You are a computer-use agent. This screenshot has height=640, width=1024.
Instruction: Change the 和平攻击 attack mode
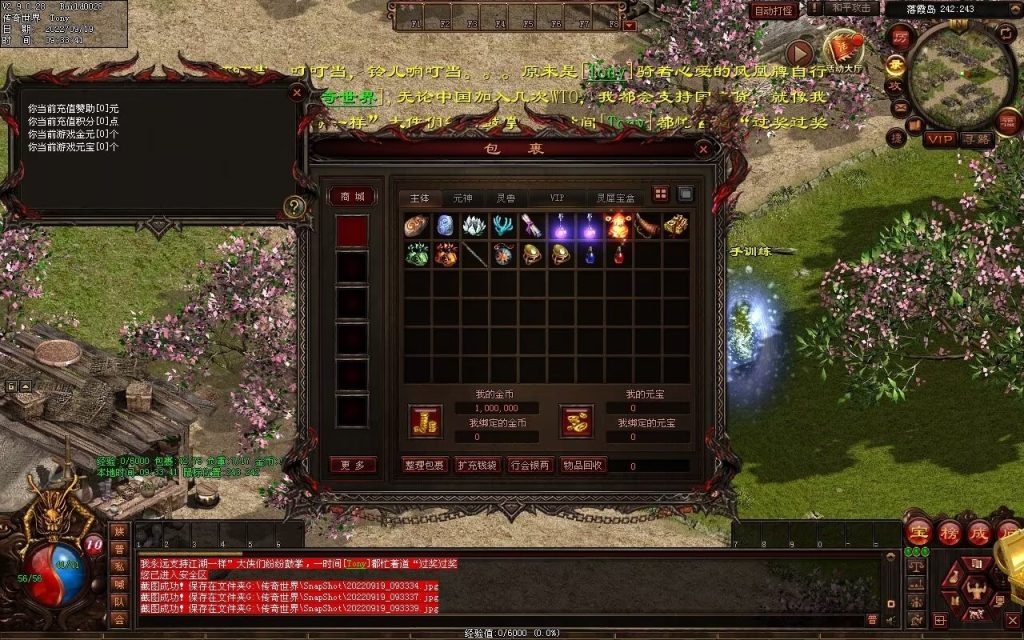click(x=853, y=9)
